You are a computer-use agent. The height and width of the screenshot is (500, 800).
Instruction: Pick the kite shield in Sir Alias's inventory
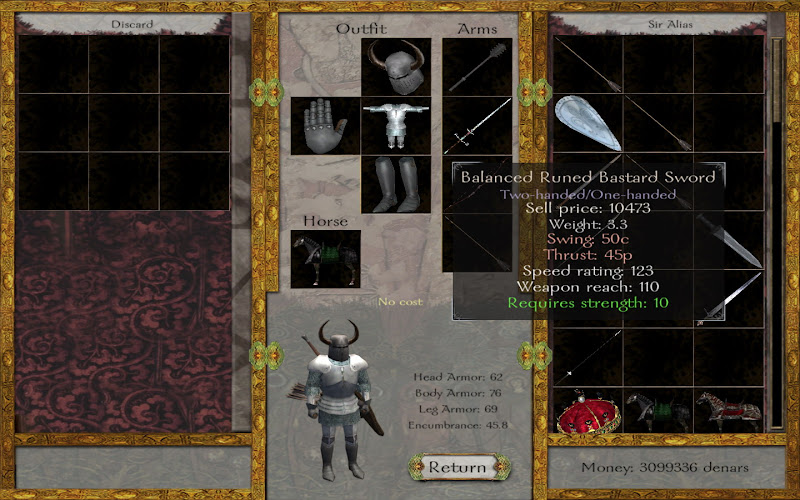pyautogui.click(x=586, y=123)
